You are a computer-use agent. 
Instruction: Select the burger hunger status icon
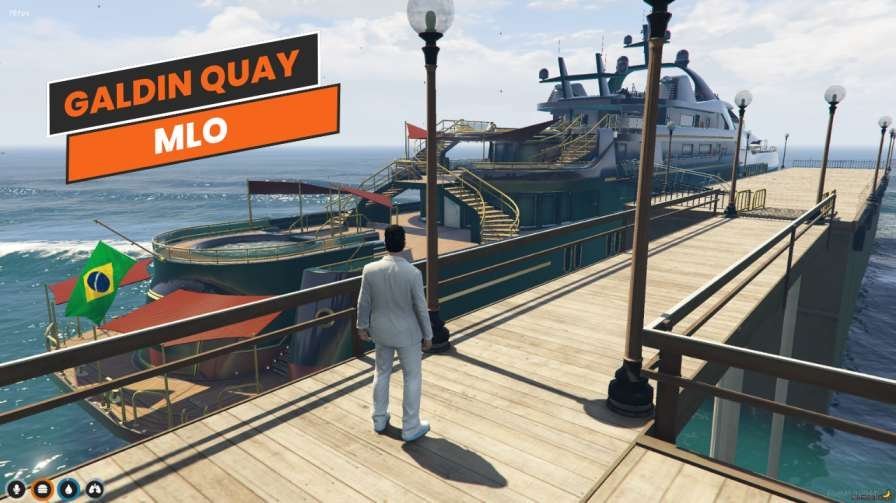tap(43, 488)
